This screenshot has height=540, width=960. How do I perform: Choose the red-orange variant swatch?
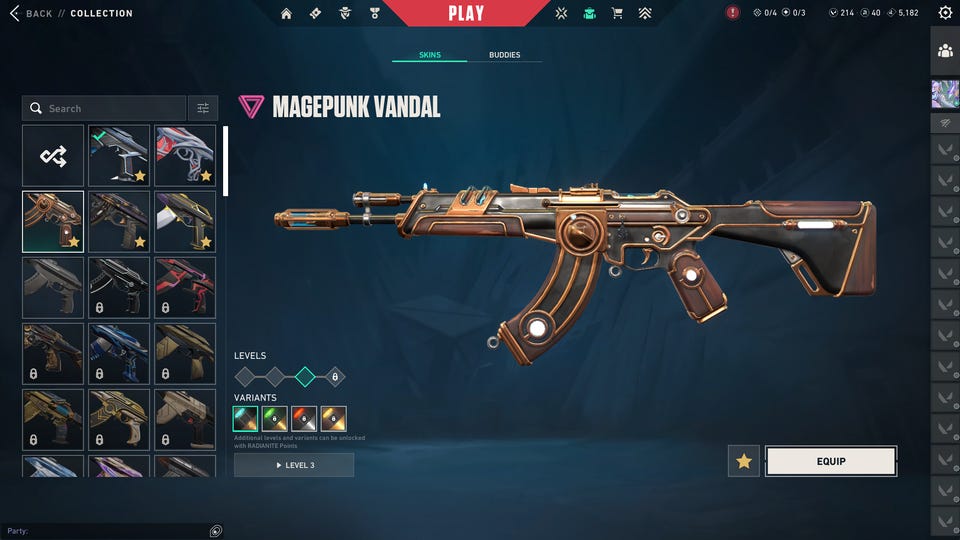[304, 419]
